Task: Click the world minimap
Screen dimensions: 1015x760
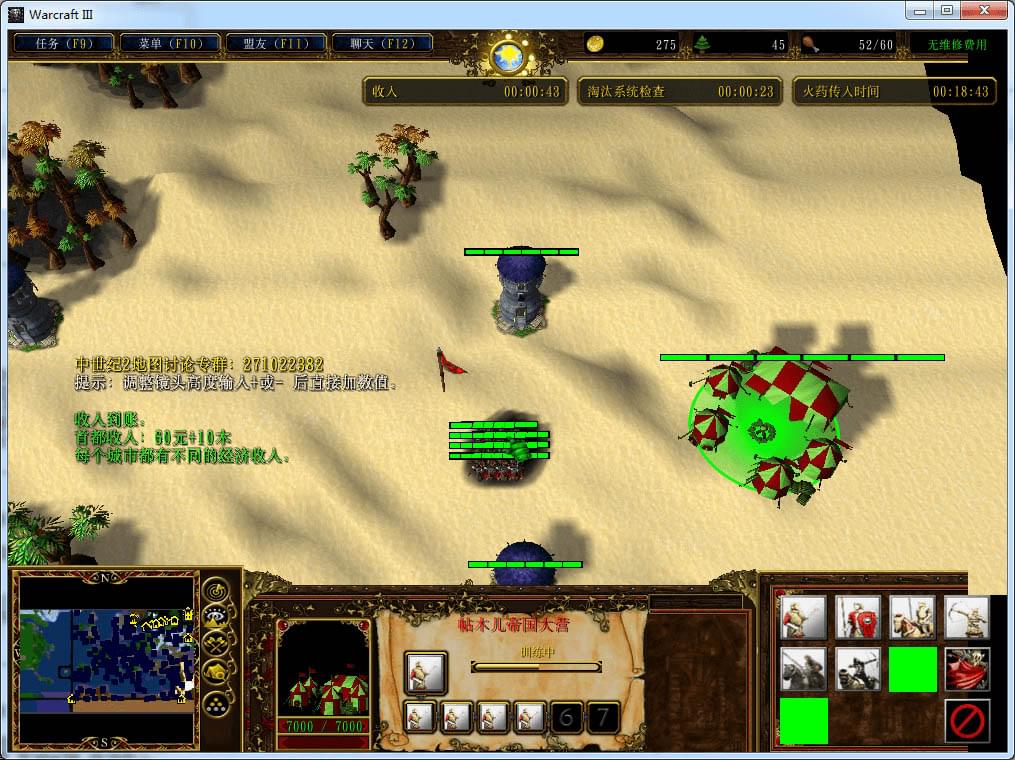Action: [x=107, y=658]
